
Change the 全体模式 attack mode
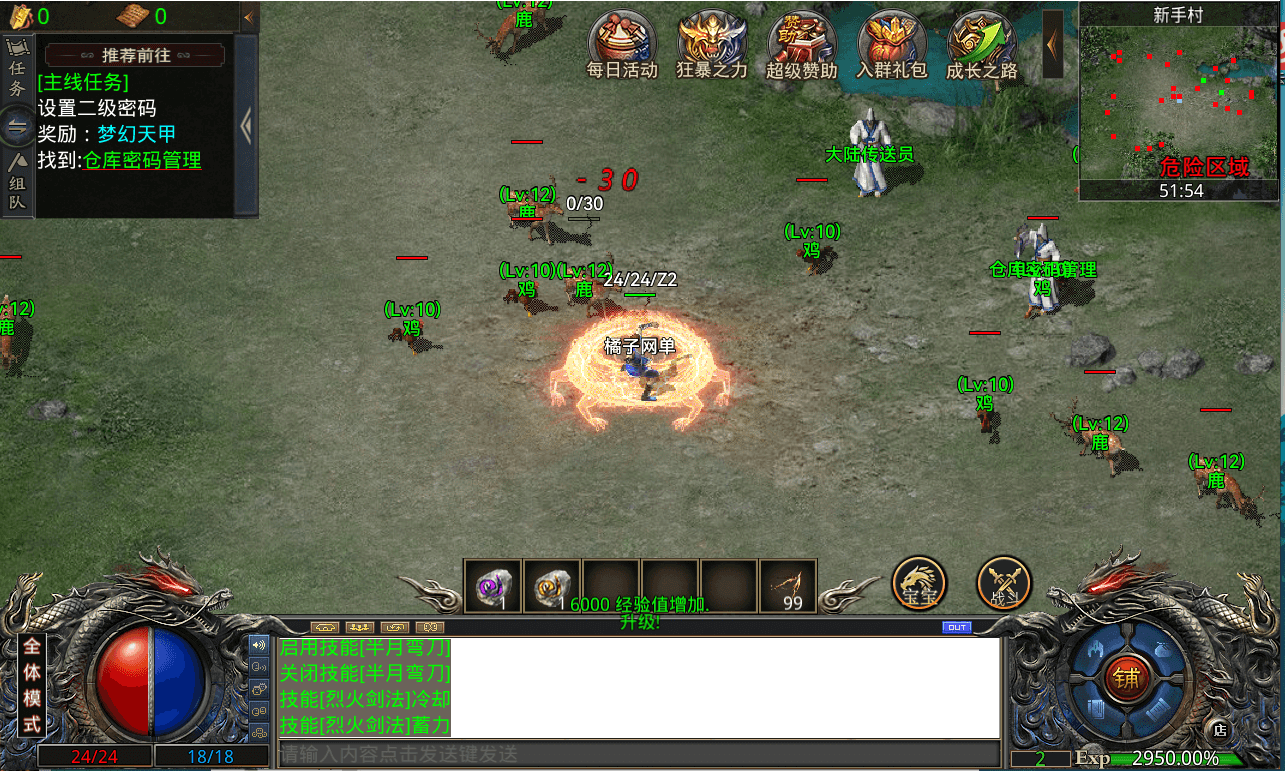(x=32, y=685)
